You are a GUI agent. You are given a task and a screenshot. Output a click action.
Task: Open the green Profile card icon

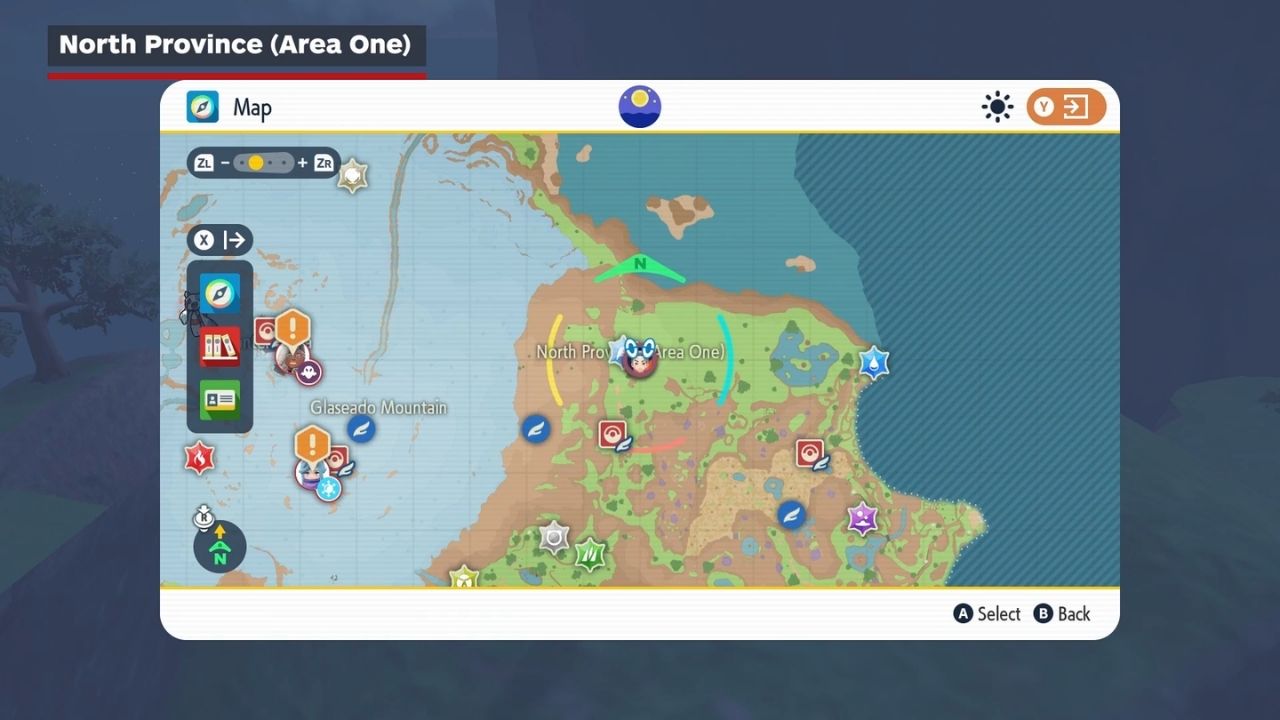tap(220, 400)
